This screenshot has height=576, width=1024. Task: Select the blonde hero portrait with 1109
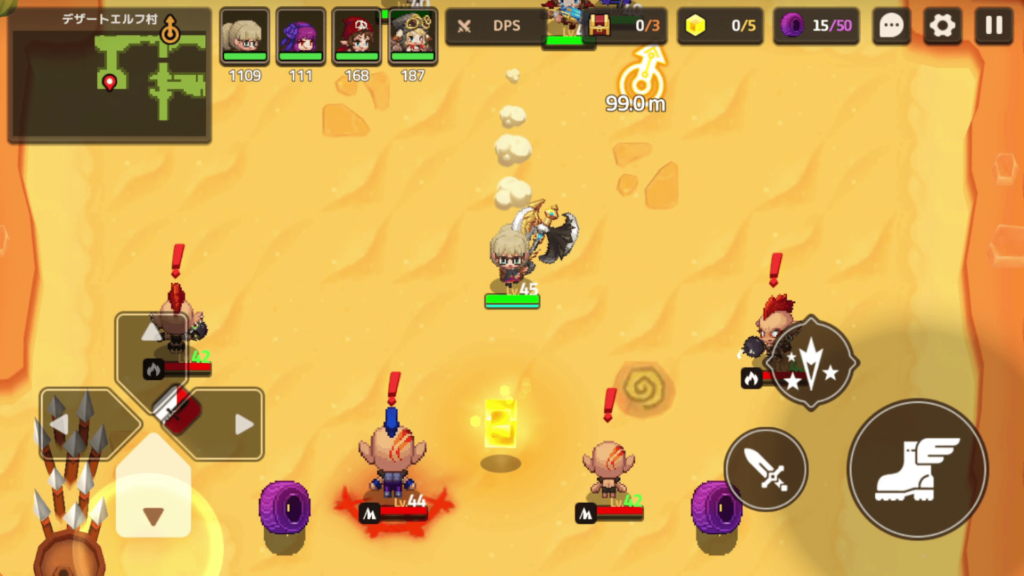click(x=244, y=36)
